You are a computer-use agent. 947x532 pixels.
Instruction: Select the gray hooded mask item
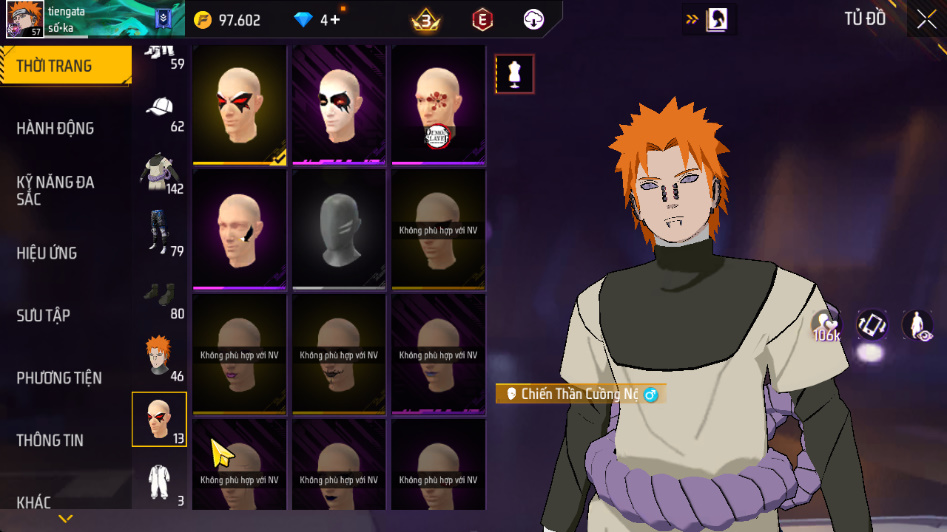[338, 228]
